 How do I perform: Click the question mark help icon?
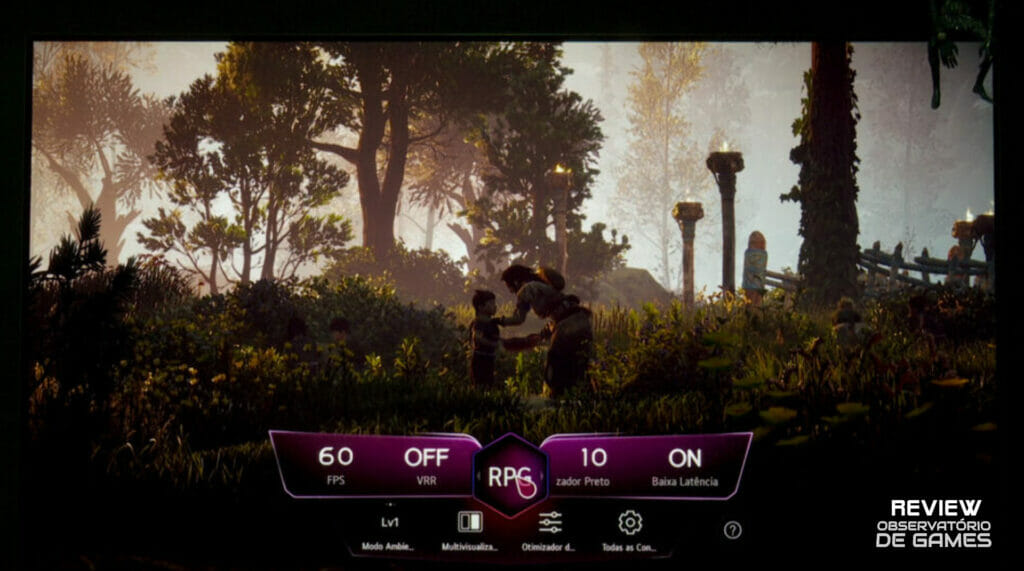(733, 530)
